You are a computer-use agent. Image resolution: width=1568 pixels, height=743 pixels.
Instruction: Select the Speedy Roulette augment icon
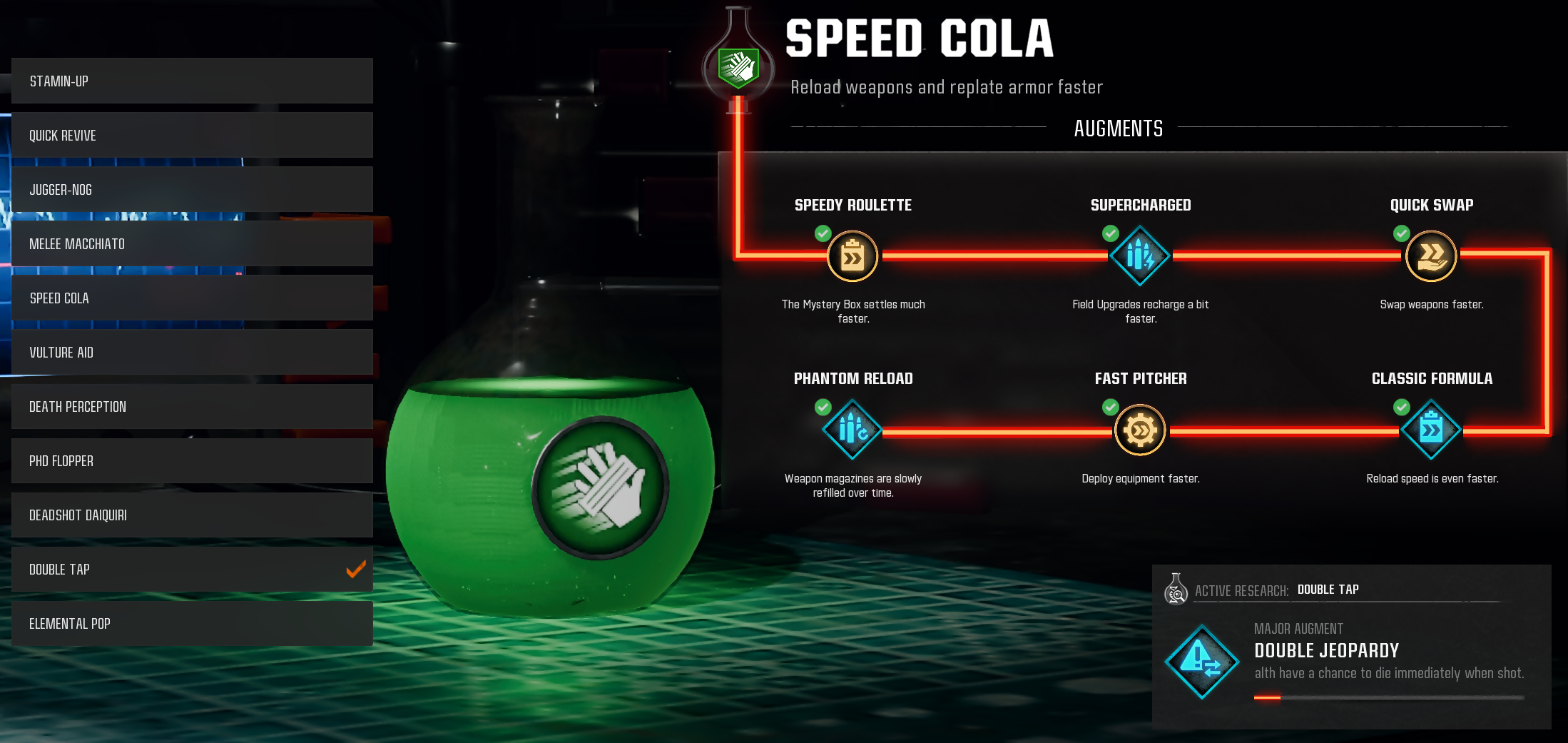click(x=852, y=256)
